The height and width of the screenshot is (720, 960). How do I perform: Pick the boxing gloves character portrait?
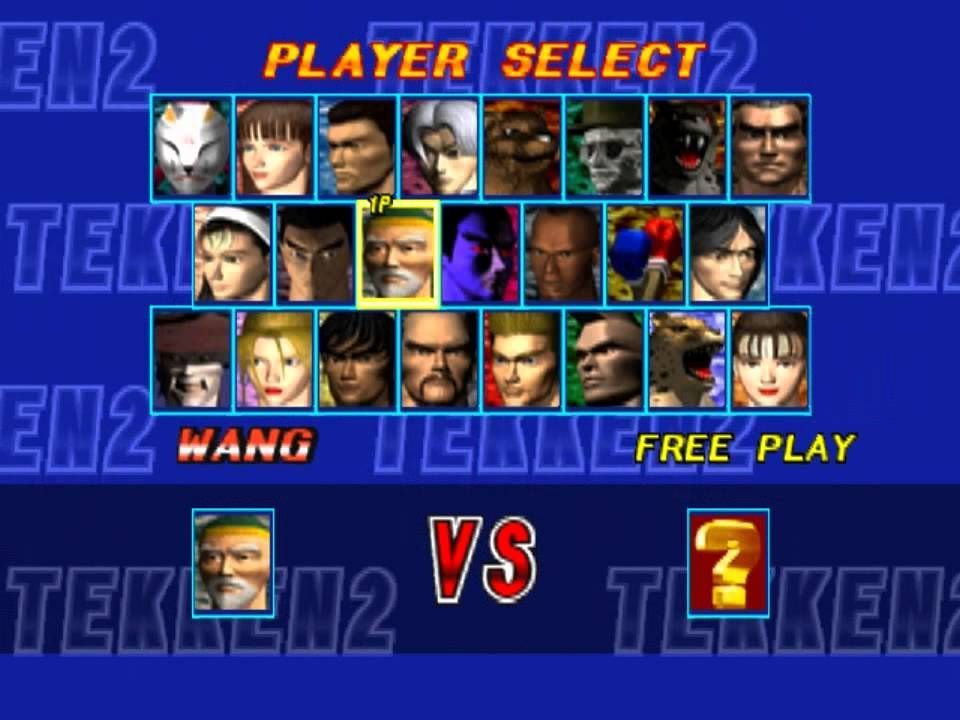(646, 254)
